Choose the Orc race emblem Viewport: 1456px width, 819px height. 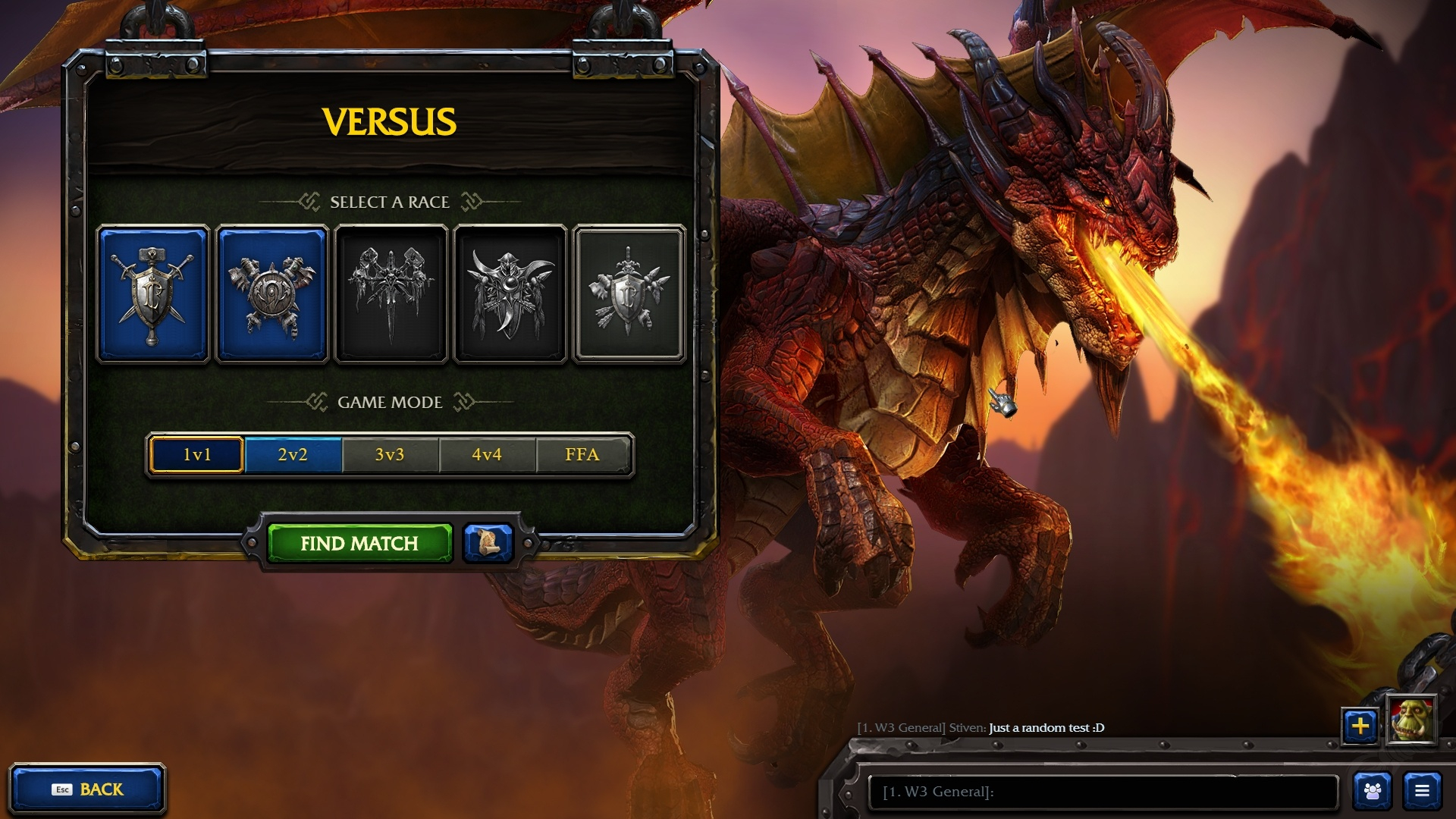272,294
